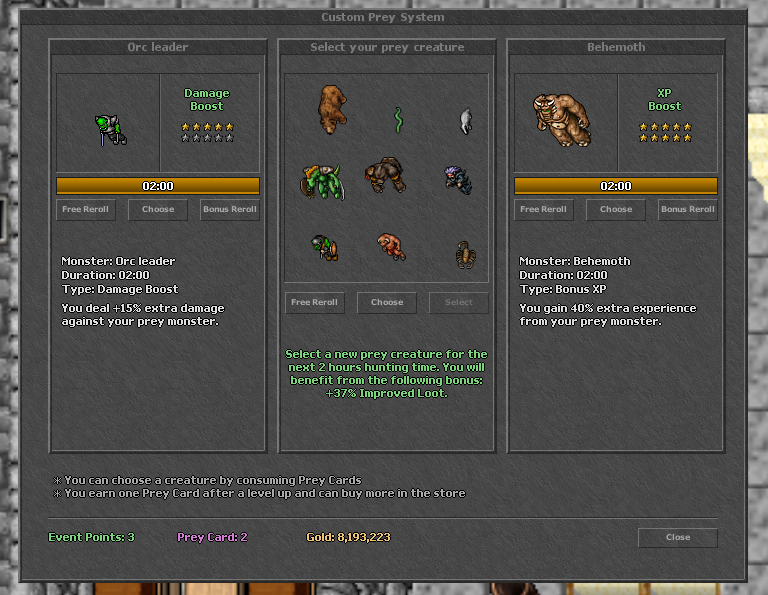Image resolution: width=768 pixels, height=595 pixels.
Task: Choose the purple-haired dark creature
Action: 458,179
